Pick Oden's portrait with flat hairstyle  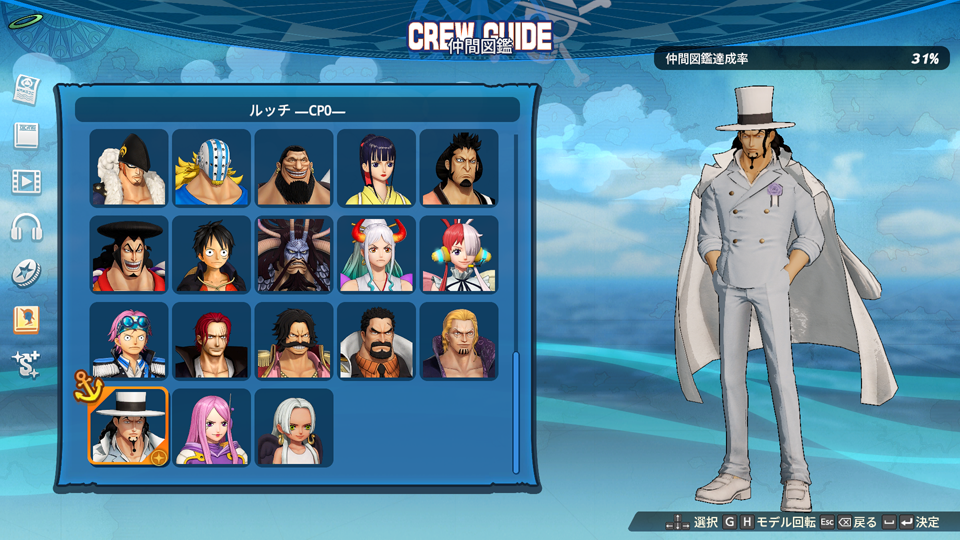[129, 255]
